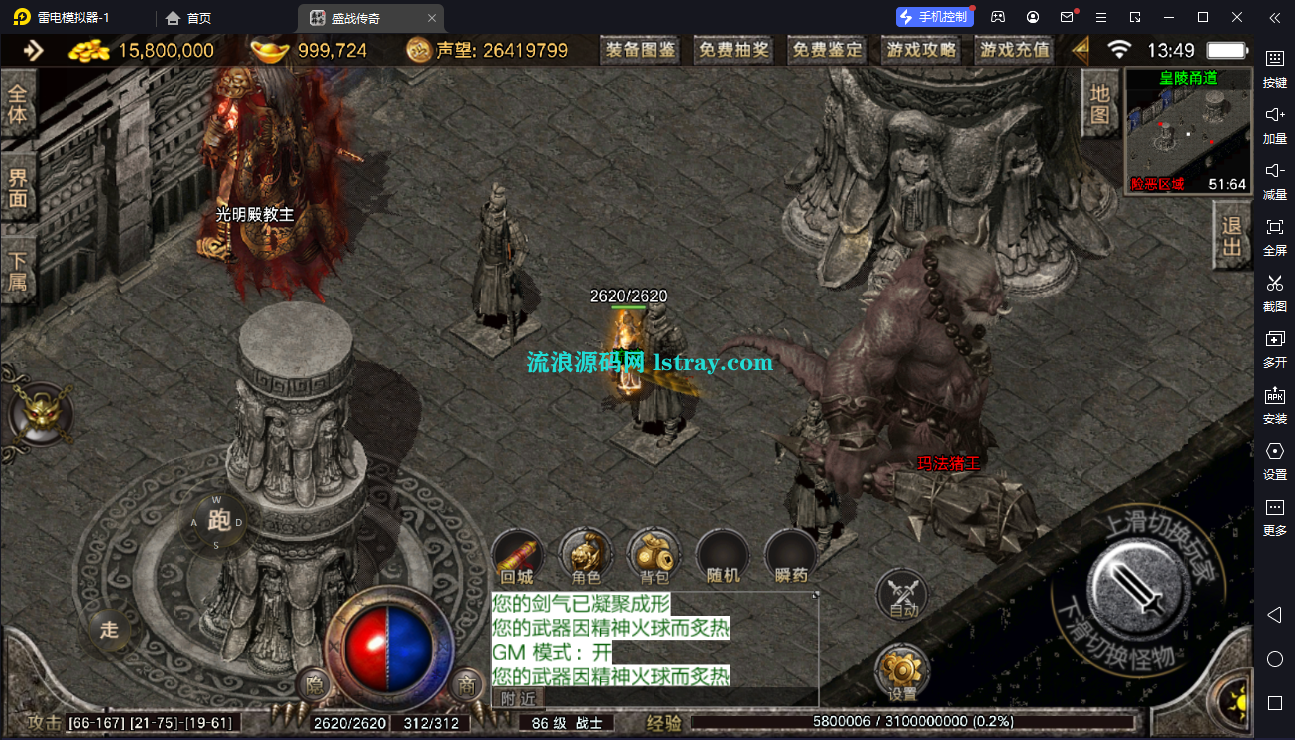This screenshot has width=1295, height=740.
Task: Click the 退出 exit button
Action: tap(1232, 236)
